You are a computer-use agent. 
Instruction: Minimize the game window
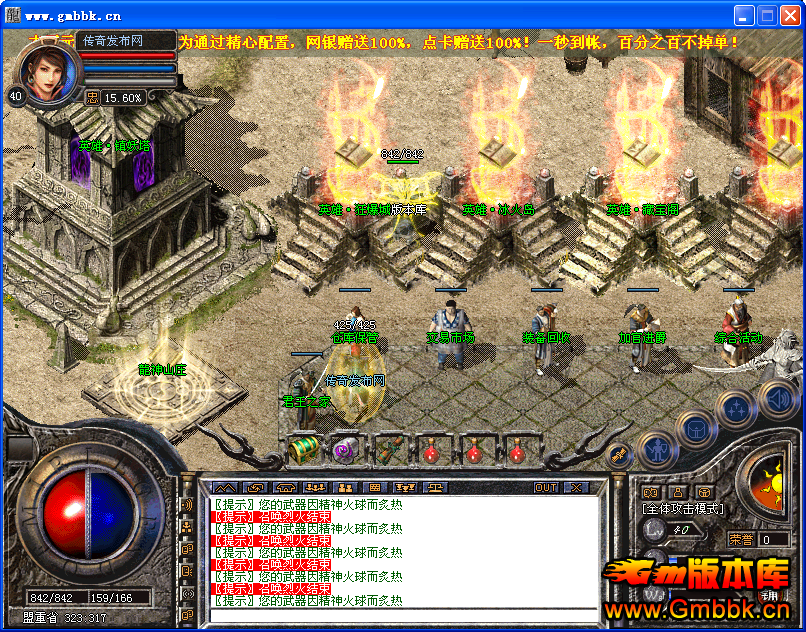(744, 15)
